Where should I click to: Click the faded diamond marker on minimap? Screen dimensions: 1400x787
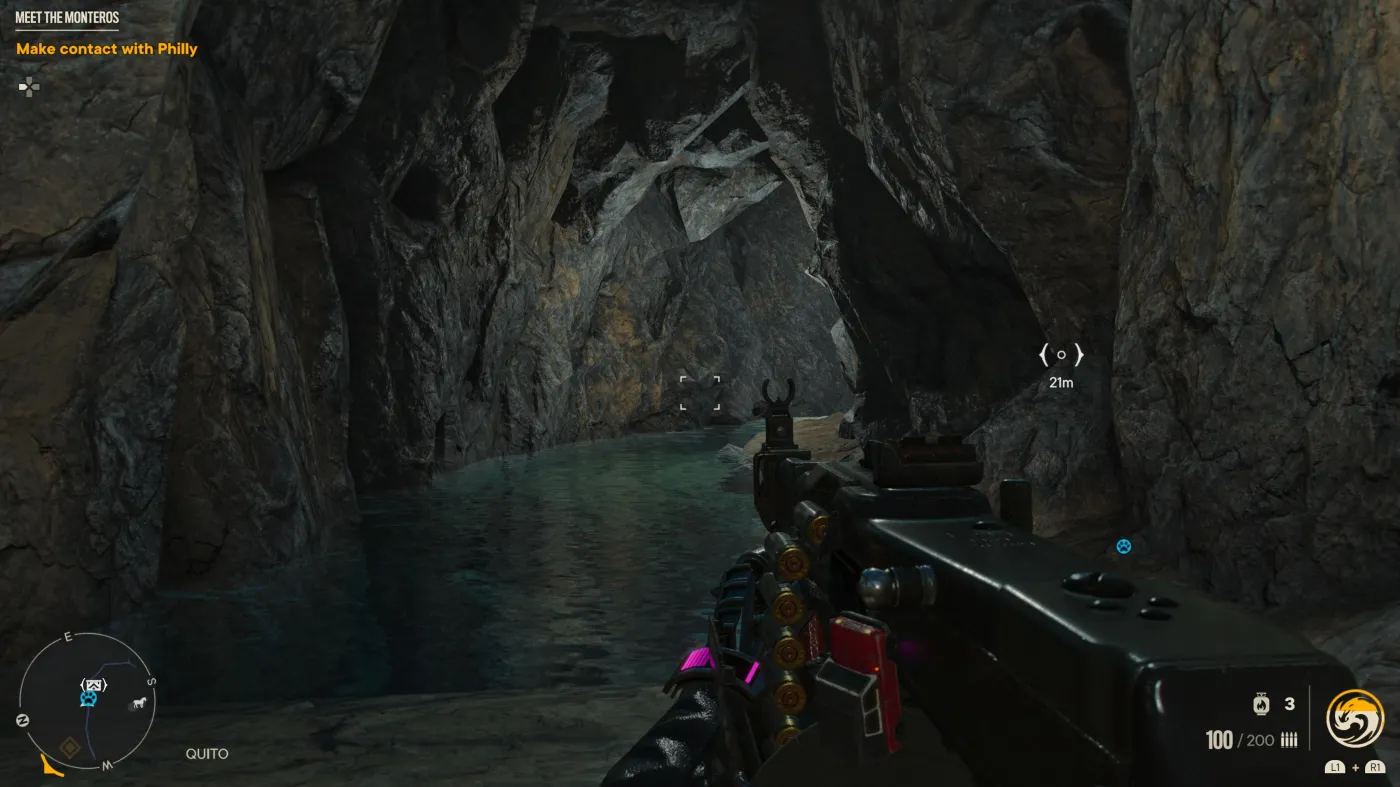(x=70, y=745)
